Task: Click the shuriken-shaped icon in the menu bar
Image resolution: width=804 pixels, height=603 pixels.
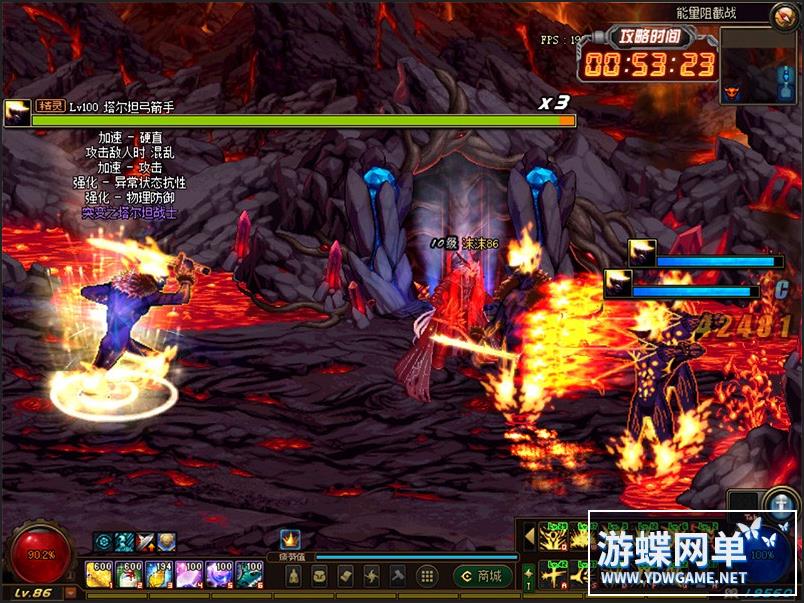Action: (372, 576)
